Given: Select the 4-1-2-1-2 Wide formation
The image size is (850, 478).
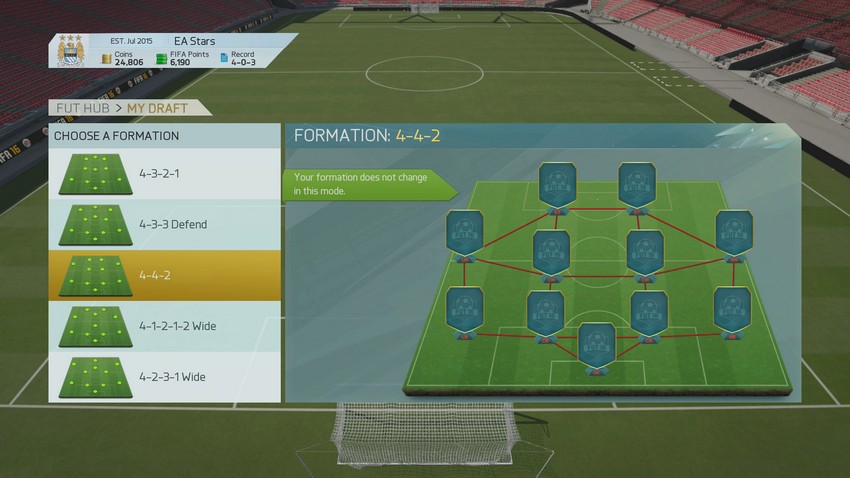Looking at the screenshot, I should pos(164,326).
